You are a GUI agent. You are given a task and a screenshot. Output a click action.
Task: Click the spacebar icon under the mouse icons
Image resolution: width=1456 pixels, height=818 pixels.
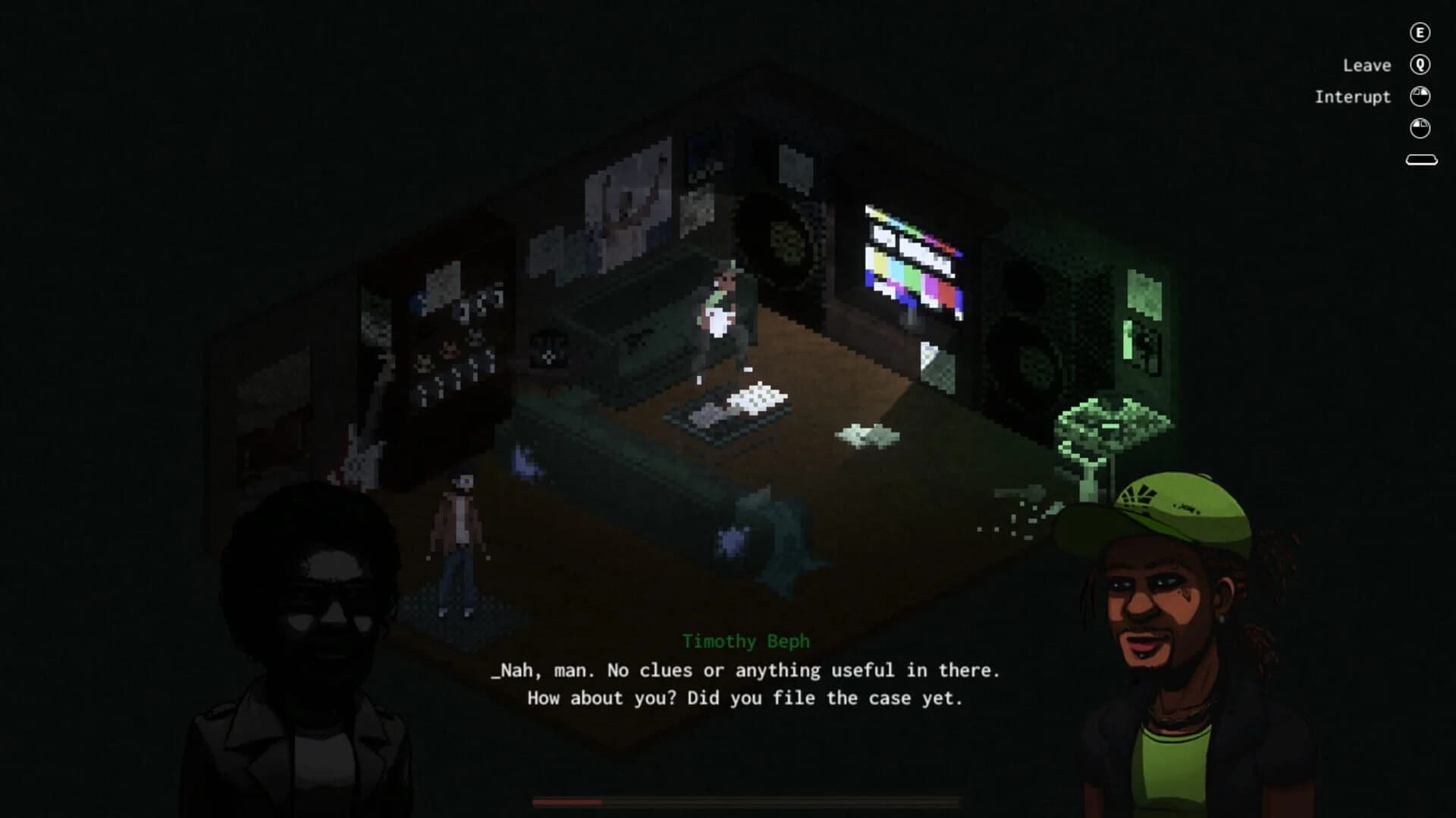1421,159
